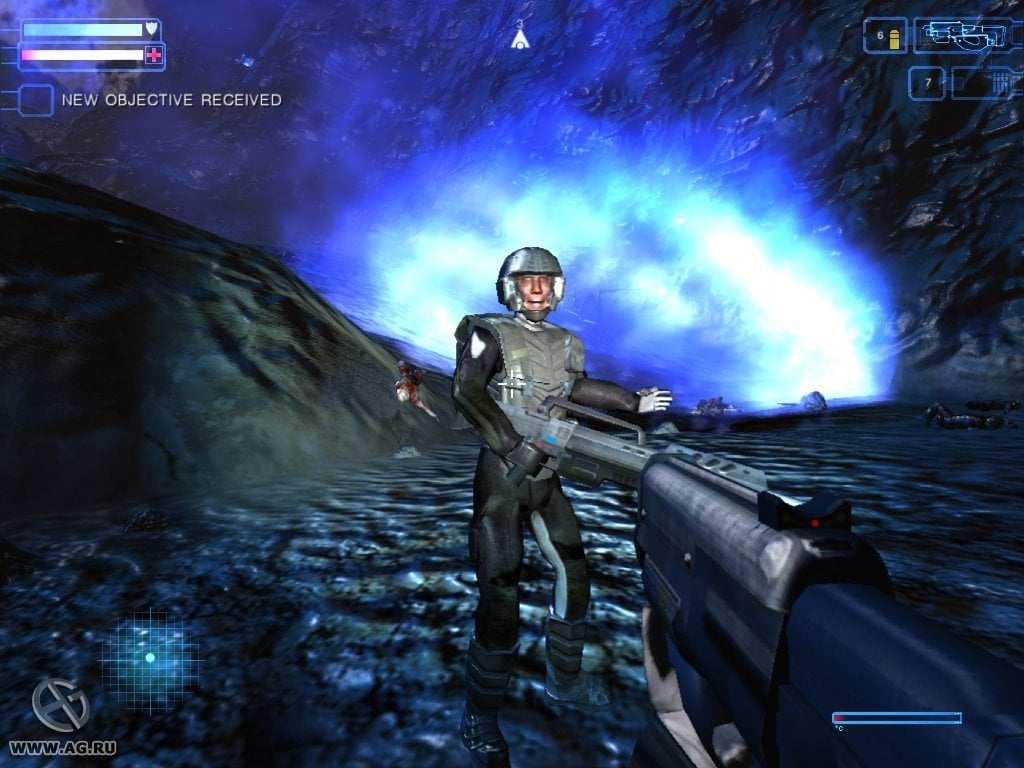Click the empty objective indicator box
Viewport: 1024px width, 768px height.
coord(37,100)
